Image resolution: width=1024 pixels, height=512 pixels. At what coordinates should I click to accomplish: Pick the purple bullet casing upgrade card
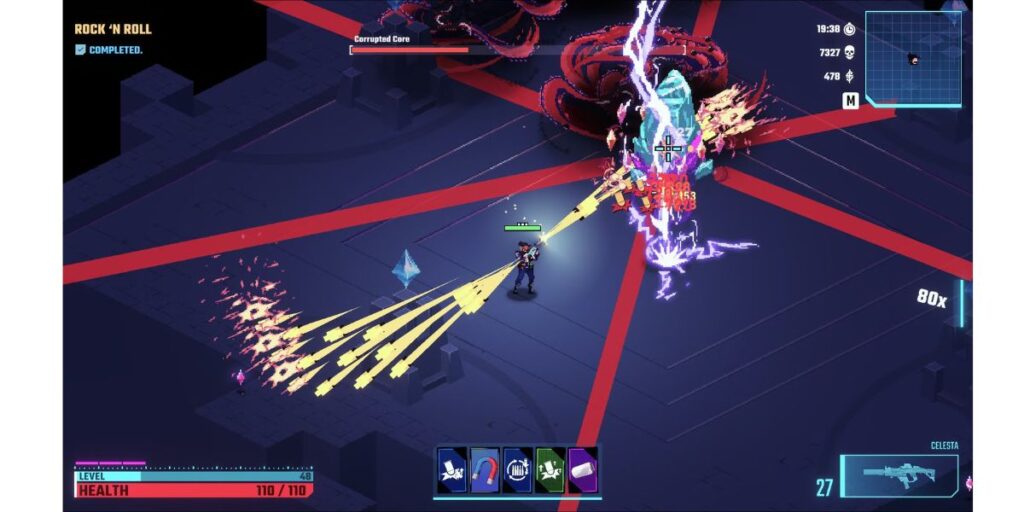(x=582, y=470)
